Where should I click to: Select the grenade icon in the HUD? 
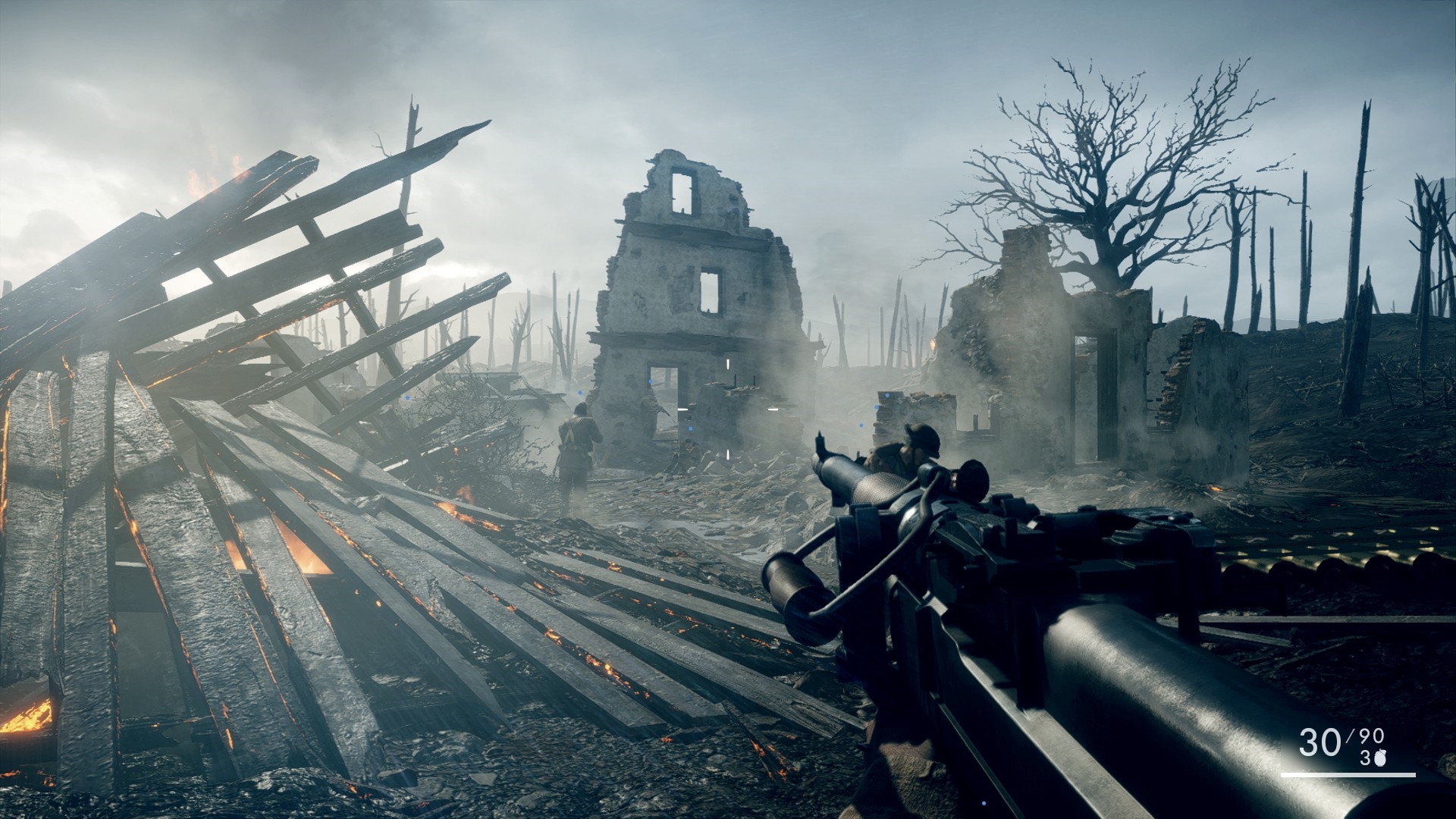[1378, 759]
